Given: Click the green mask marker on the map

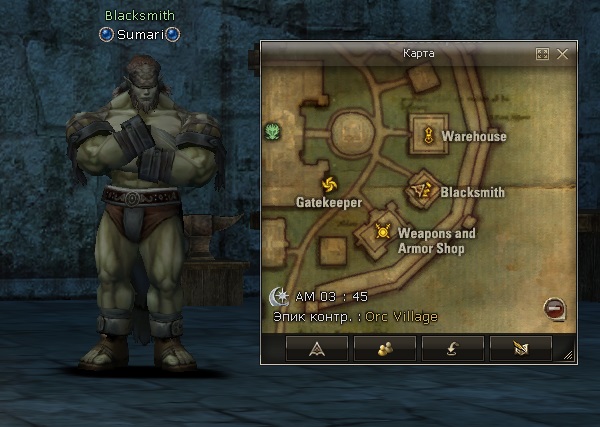Looking at the screenshot, I should (272, 130).
